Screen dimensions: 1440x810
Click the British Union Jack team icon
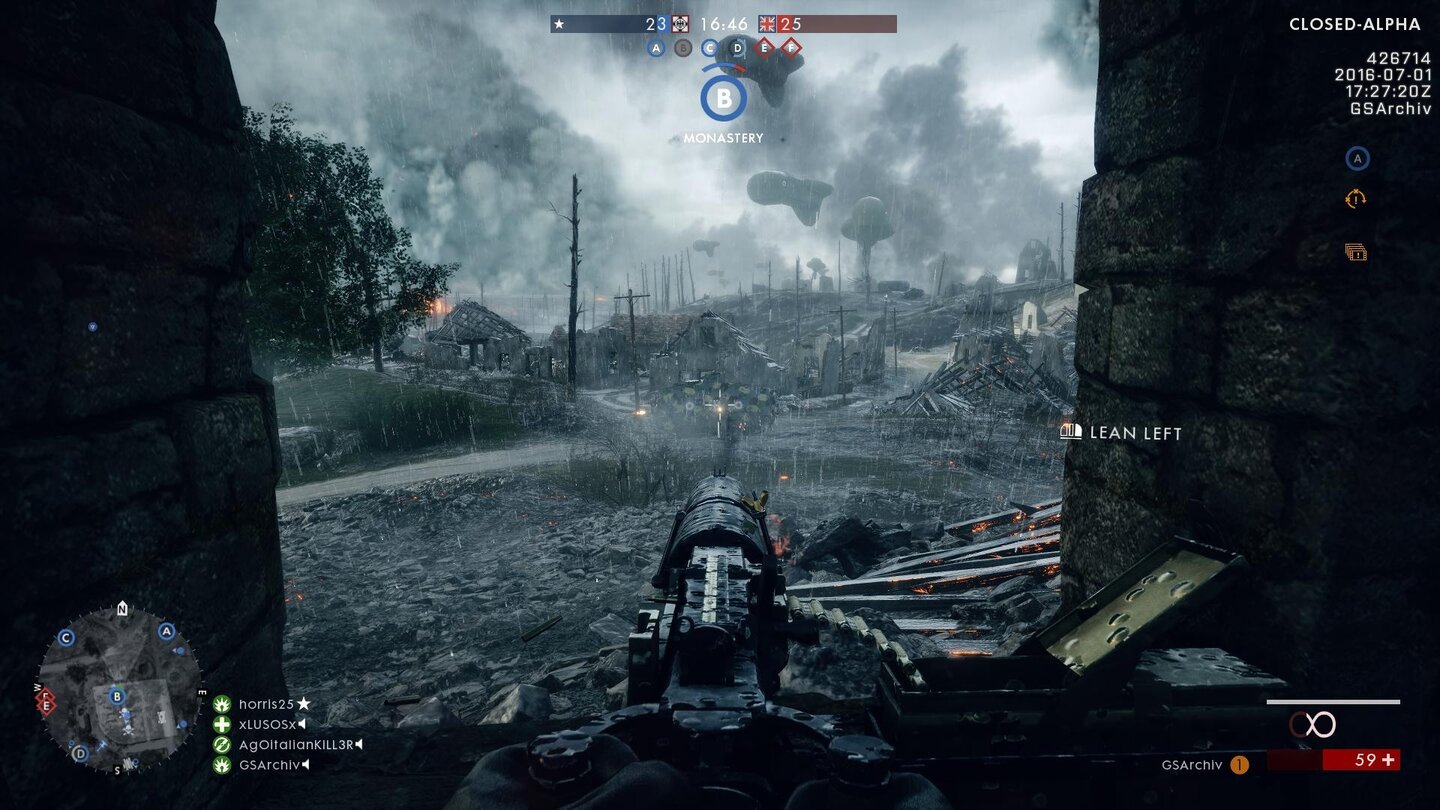[768, 24]
